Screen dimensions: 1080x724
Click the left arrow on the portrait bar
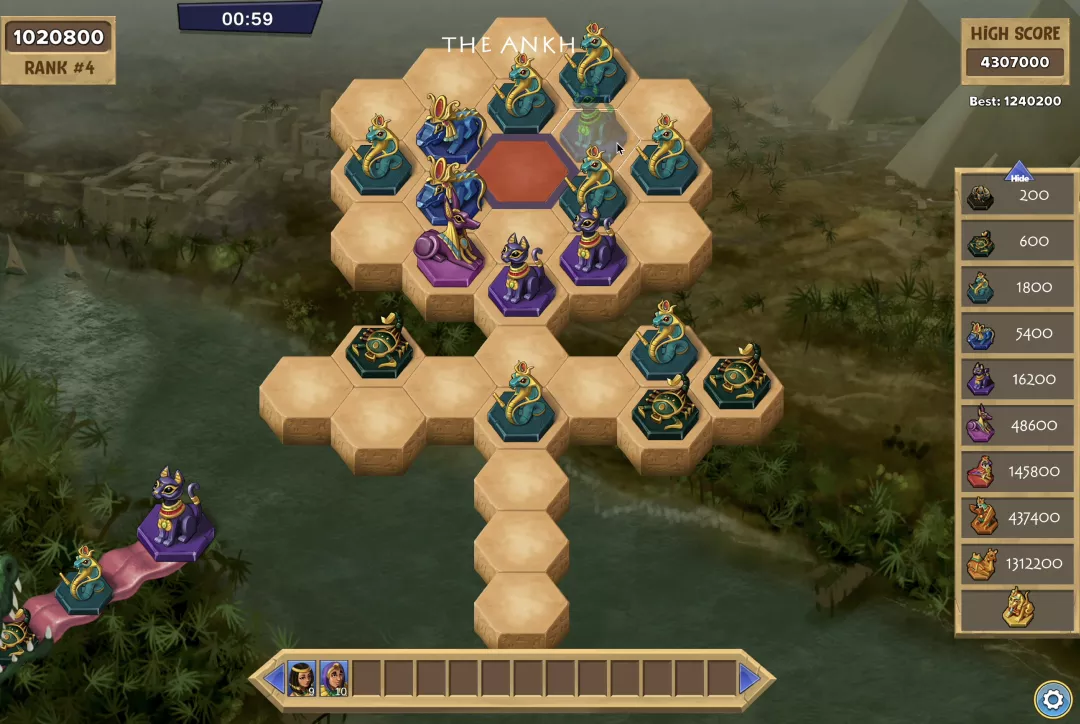pos(274,679)
